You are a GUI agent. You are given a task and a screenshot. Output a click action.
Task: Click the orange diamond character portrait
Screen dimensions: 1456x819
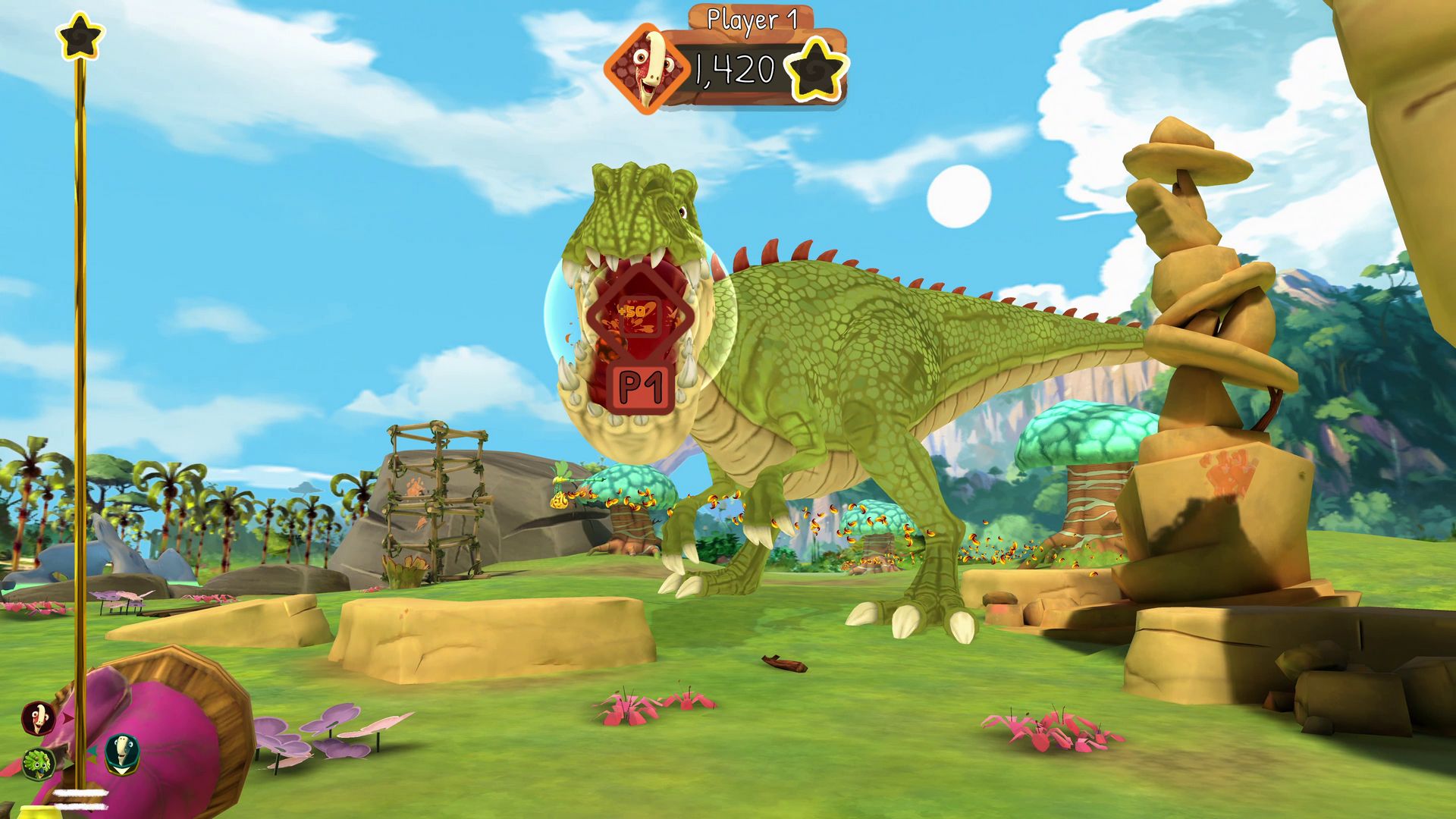(x=648, y=64)
